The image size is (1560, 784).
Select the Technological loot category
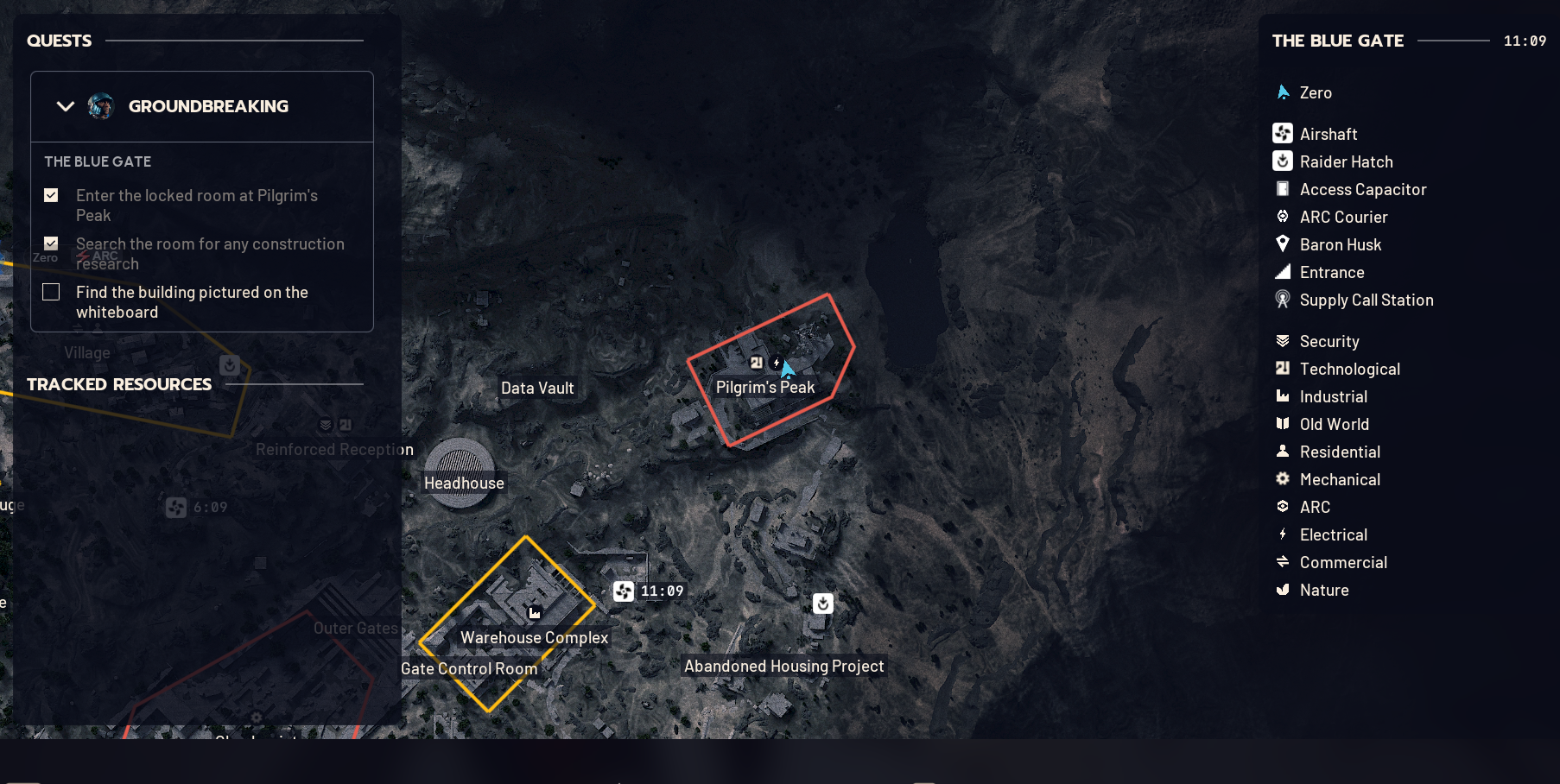pyautogui.click(x=1349, y=369)
